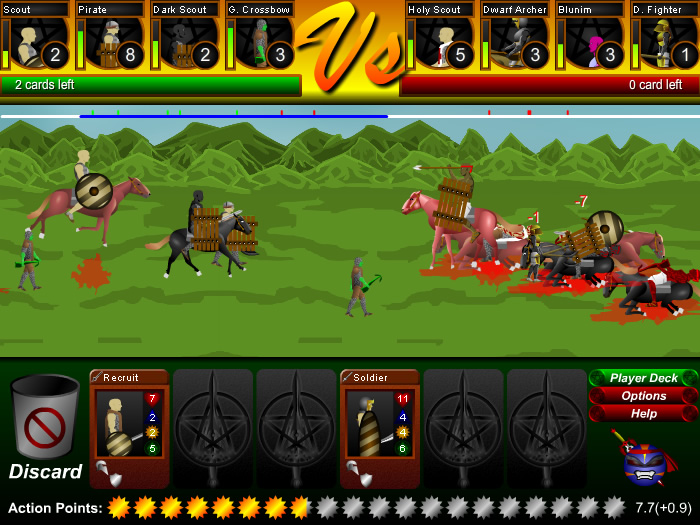Click the battlefield position minimap bar
This screenshot has height=525, width=700.
pos(350,116)
